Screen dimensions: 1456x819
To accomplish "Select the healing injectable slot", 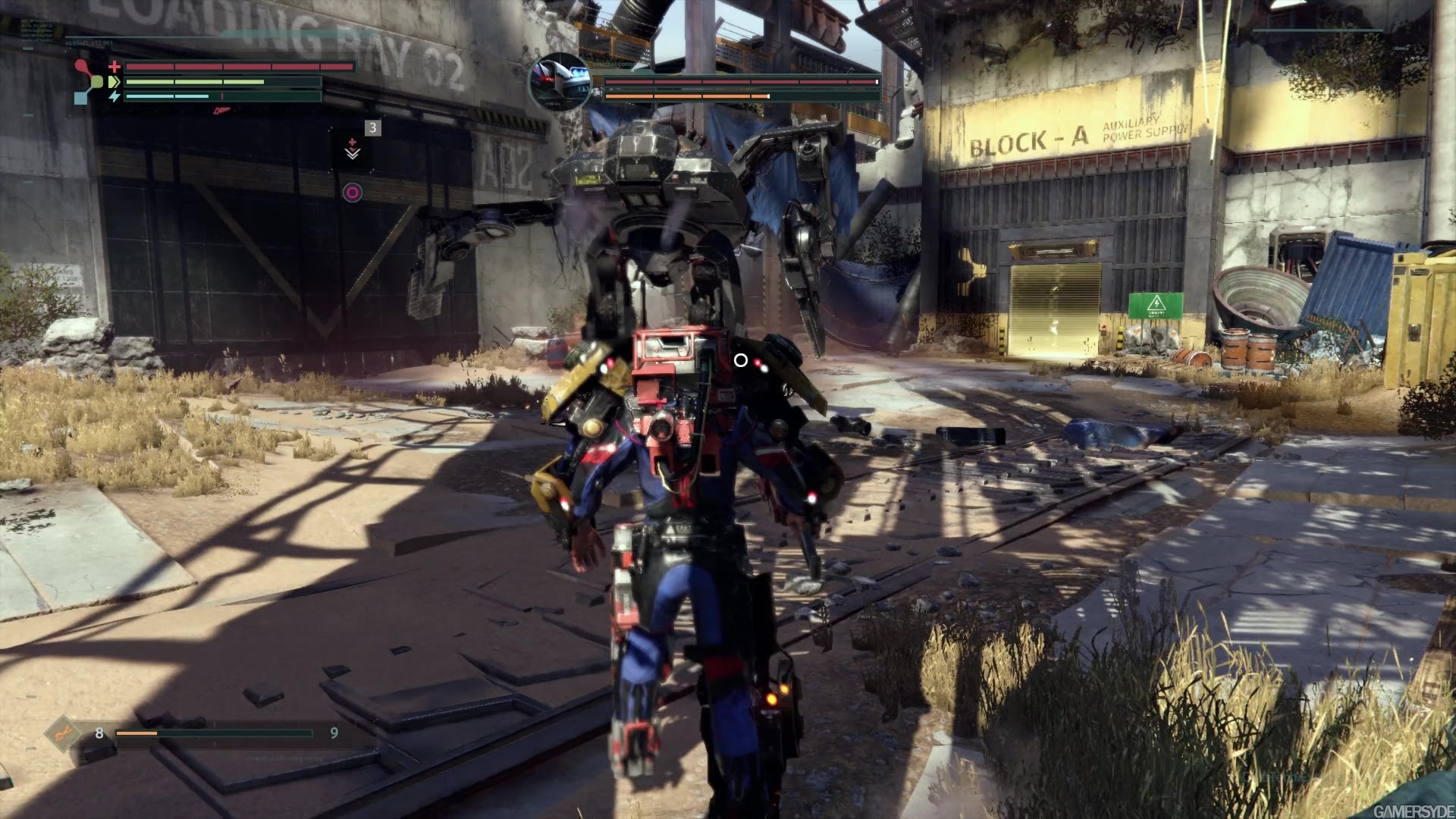I will pyautogui.click(x=353, y=147).
